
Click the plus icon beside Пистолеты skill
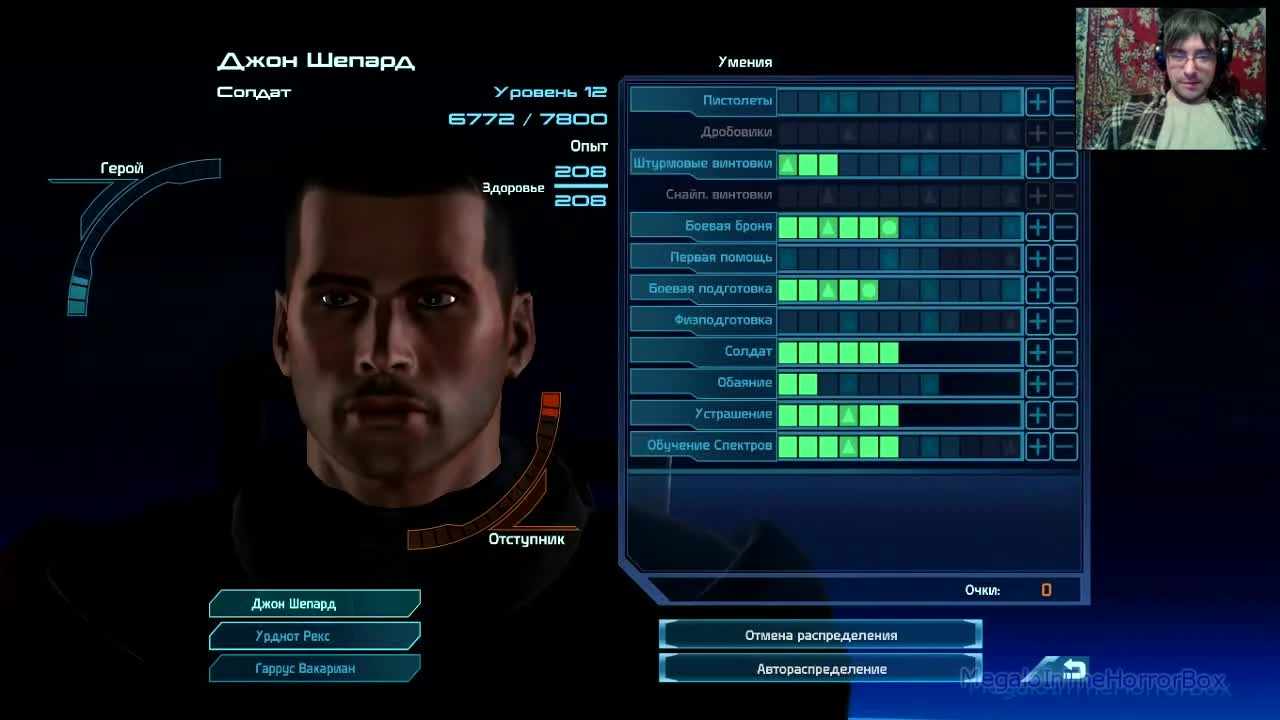point(1037,101)
